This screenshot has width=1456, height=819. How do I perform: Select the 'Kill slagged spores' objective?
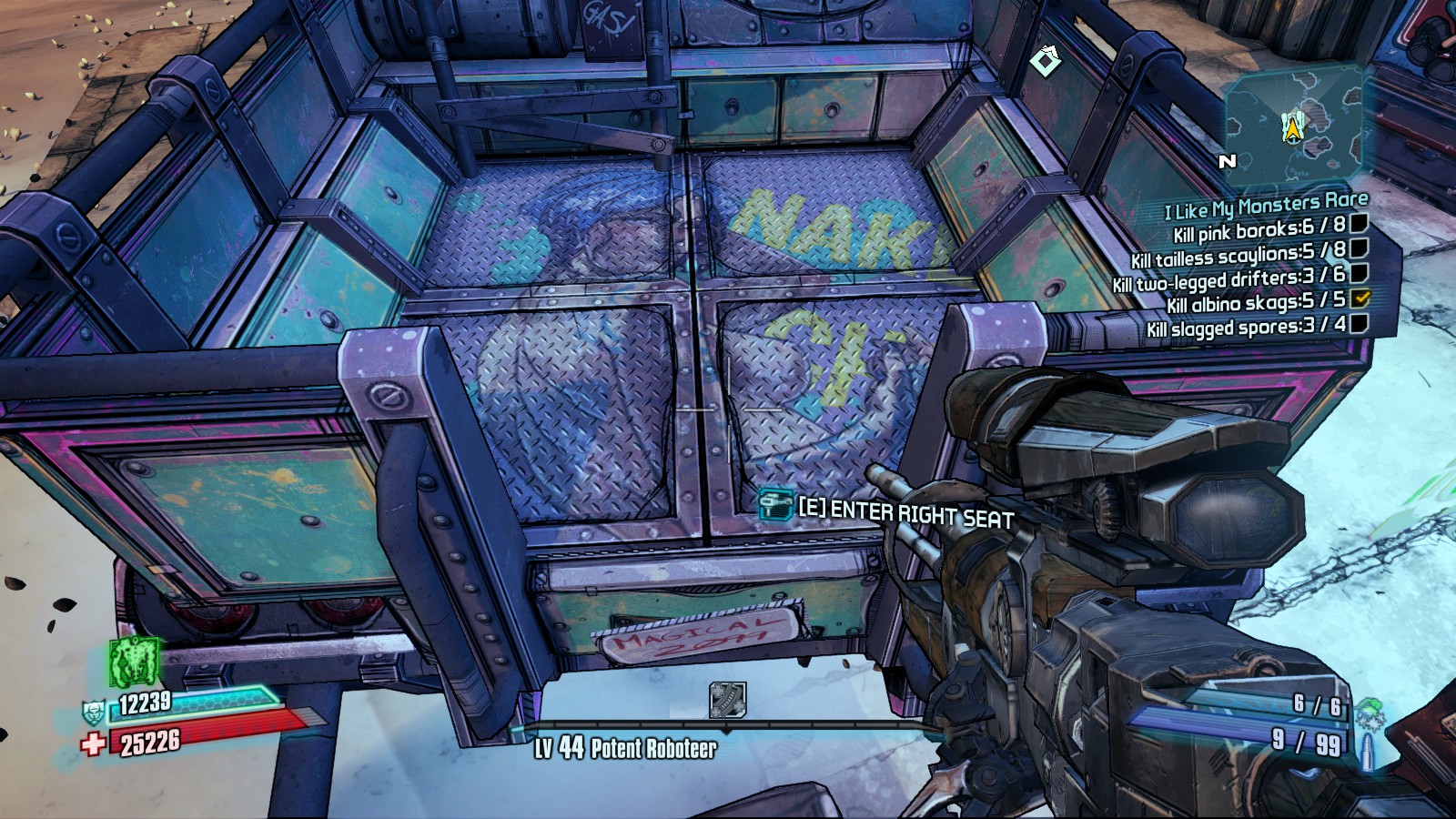(x=1246, y=327)
